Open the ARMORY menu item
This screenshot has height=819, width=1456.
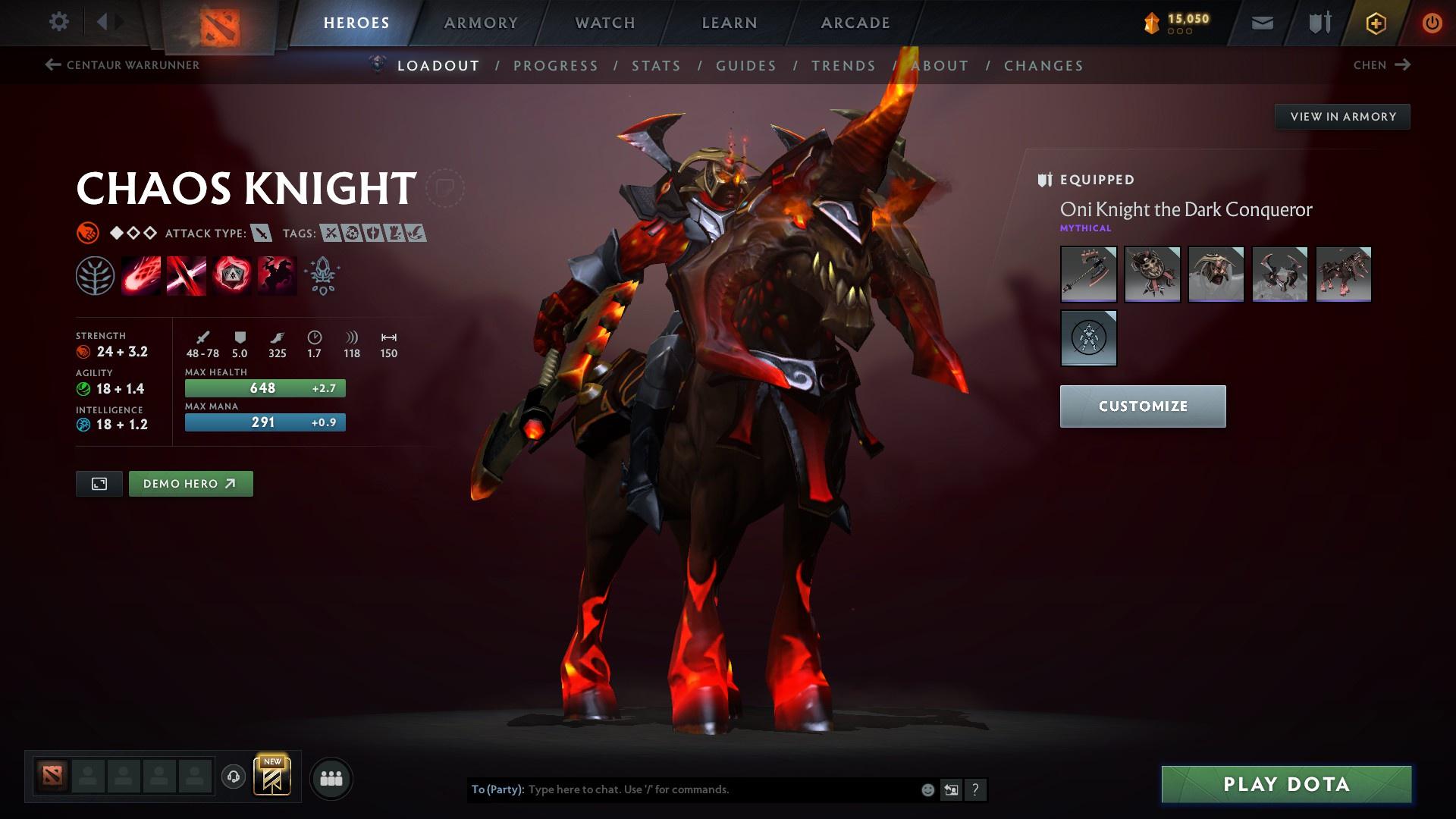[x=481, y=22]
